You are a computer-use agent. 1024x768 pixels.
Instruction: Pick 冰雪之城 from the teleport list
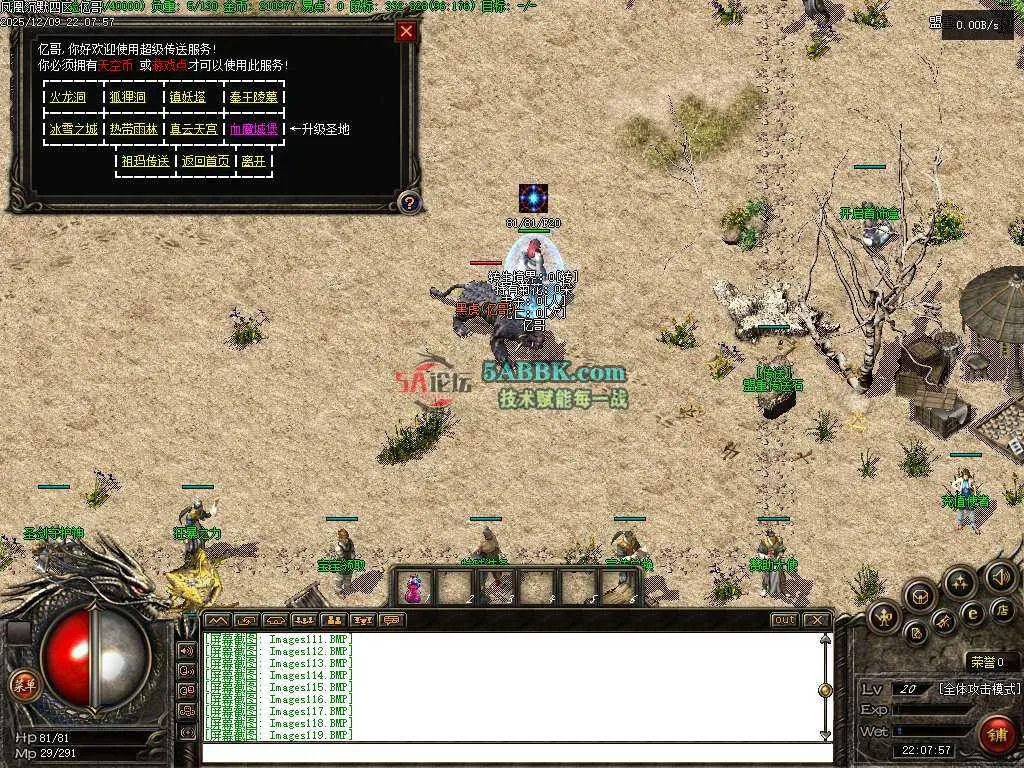point(73,129)
